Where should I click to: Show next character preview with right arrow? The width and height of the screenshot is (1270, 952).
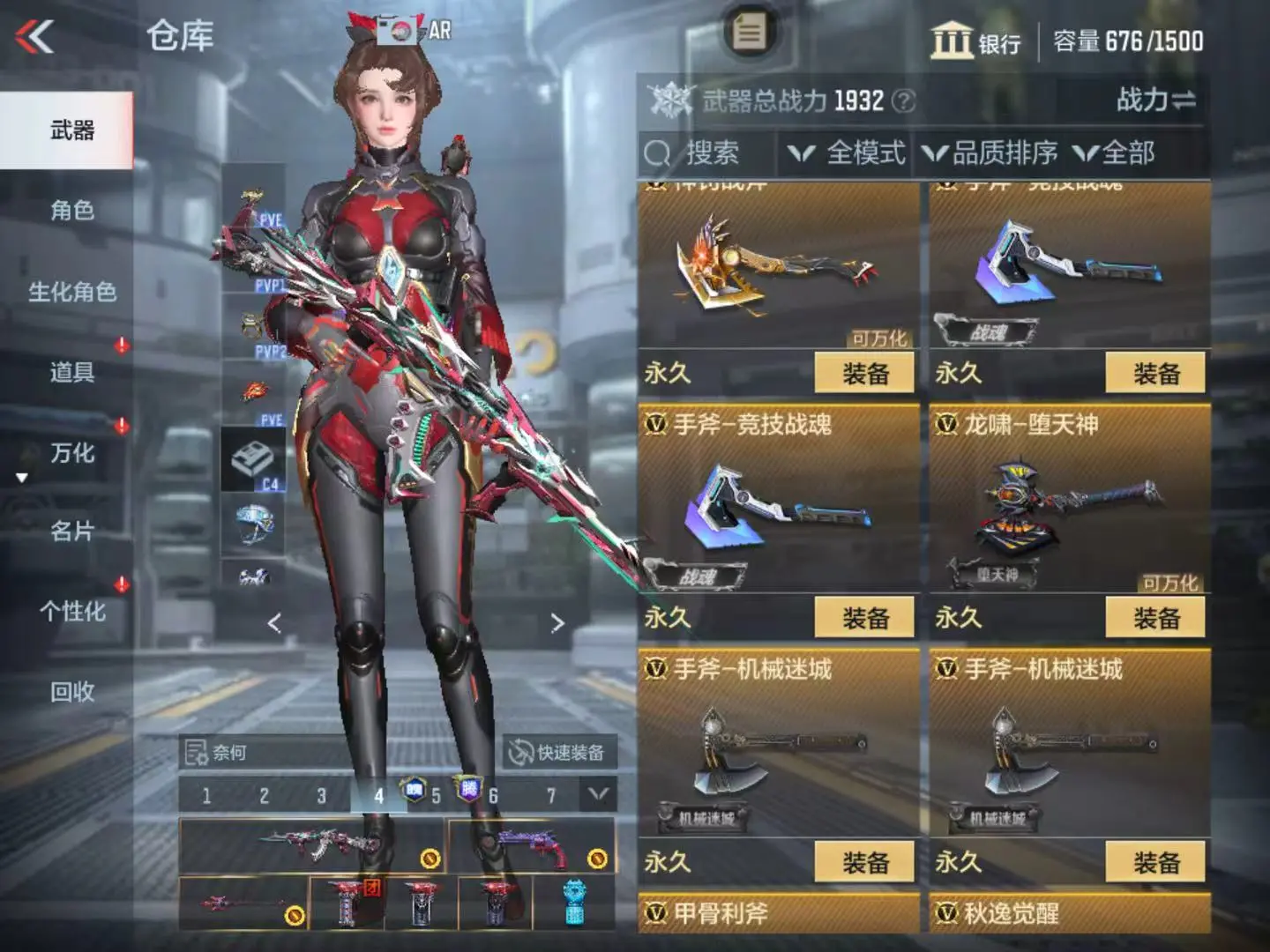(557, 623)
